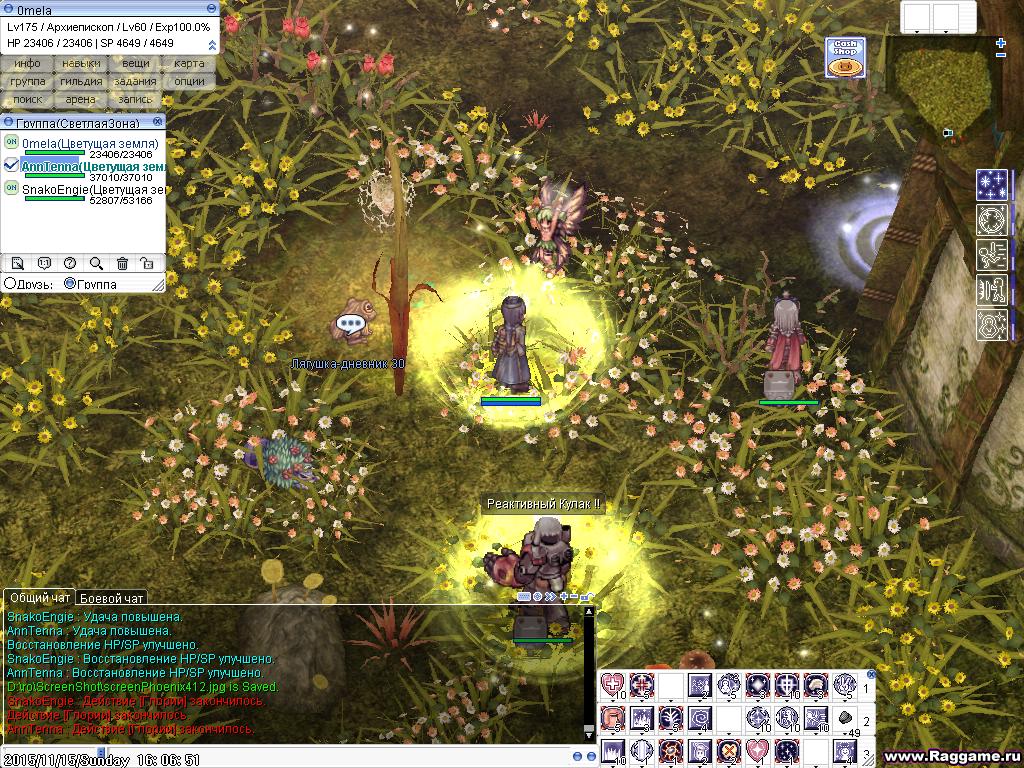Choose the Друзья friends radio button

[x=10, y=284]
